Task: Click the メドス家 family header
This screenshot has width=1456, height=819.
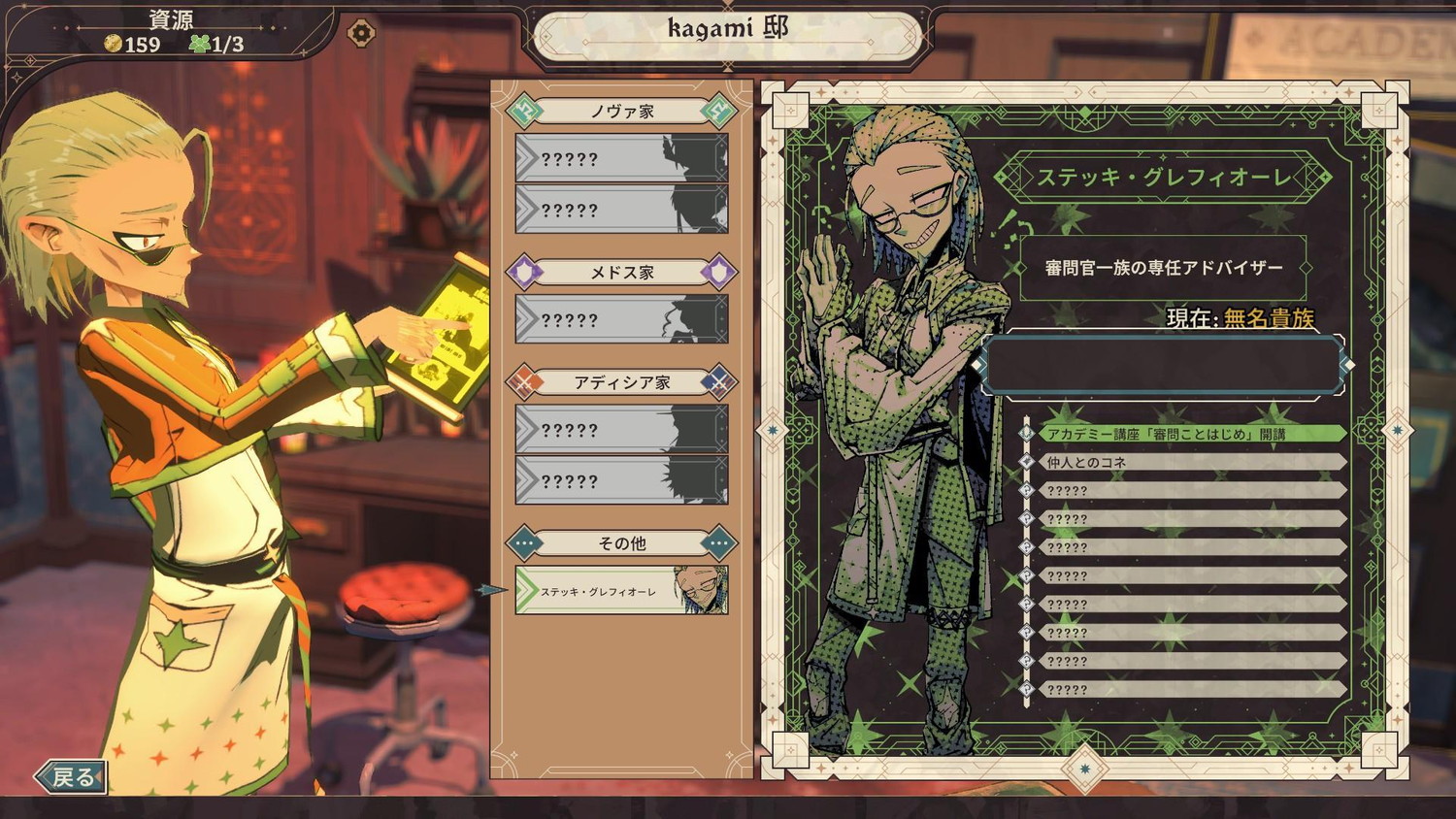Action: [x=621, y=273]
